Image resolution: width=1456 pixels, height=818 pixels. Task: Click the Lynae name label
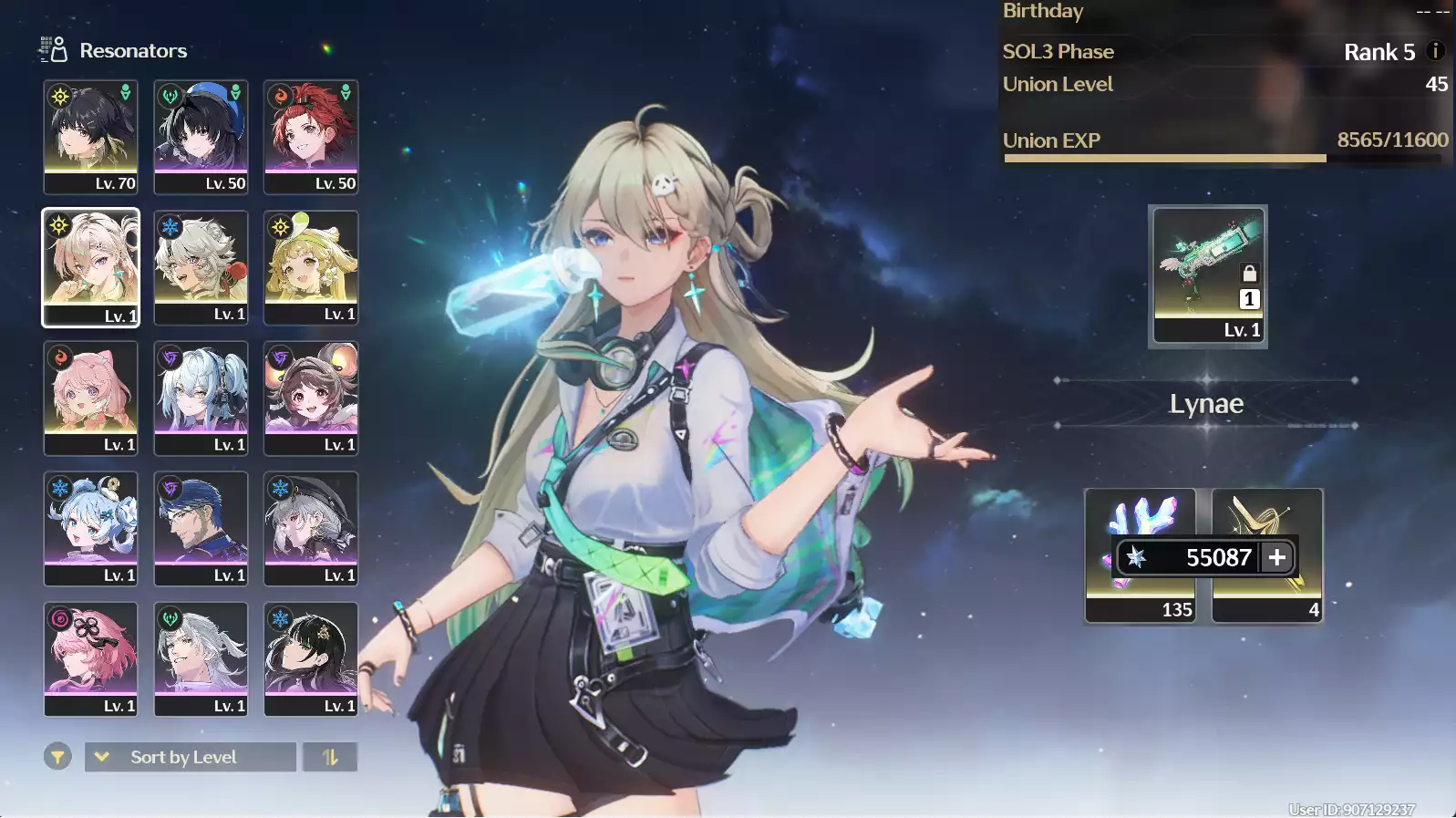[1207, 403]
